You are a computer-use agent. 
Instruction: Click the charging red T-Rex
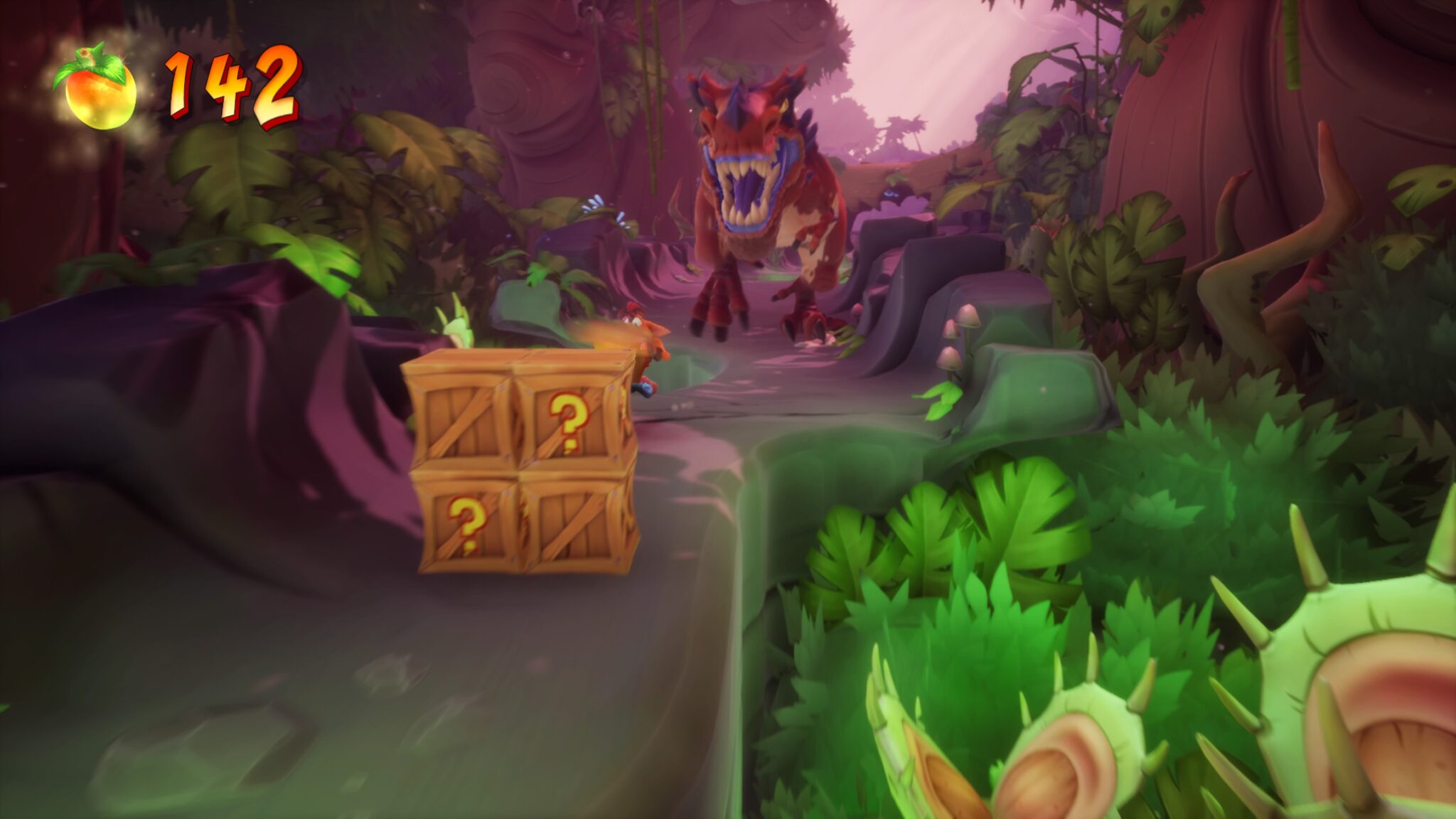click(768, 199)
